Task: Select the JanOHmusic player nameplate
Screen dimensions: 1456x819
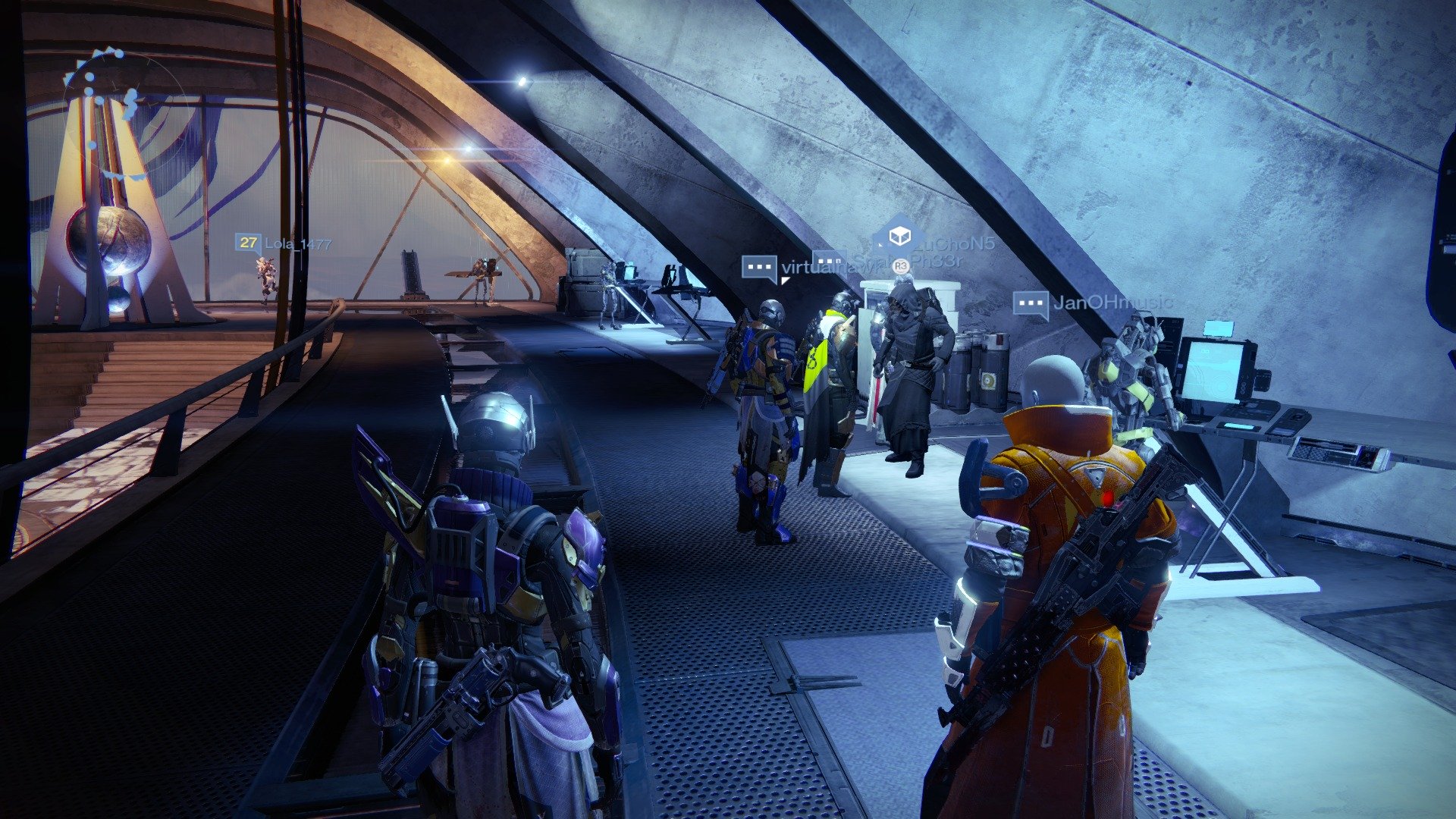Action: coord(1112,303)
